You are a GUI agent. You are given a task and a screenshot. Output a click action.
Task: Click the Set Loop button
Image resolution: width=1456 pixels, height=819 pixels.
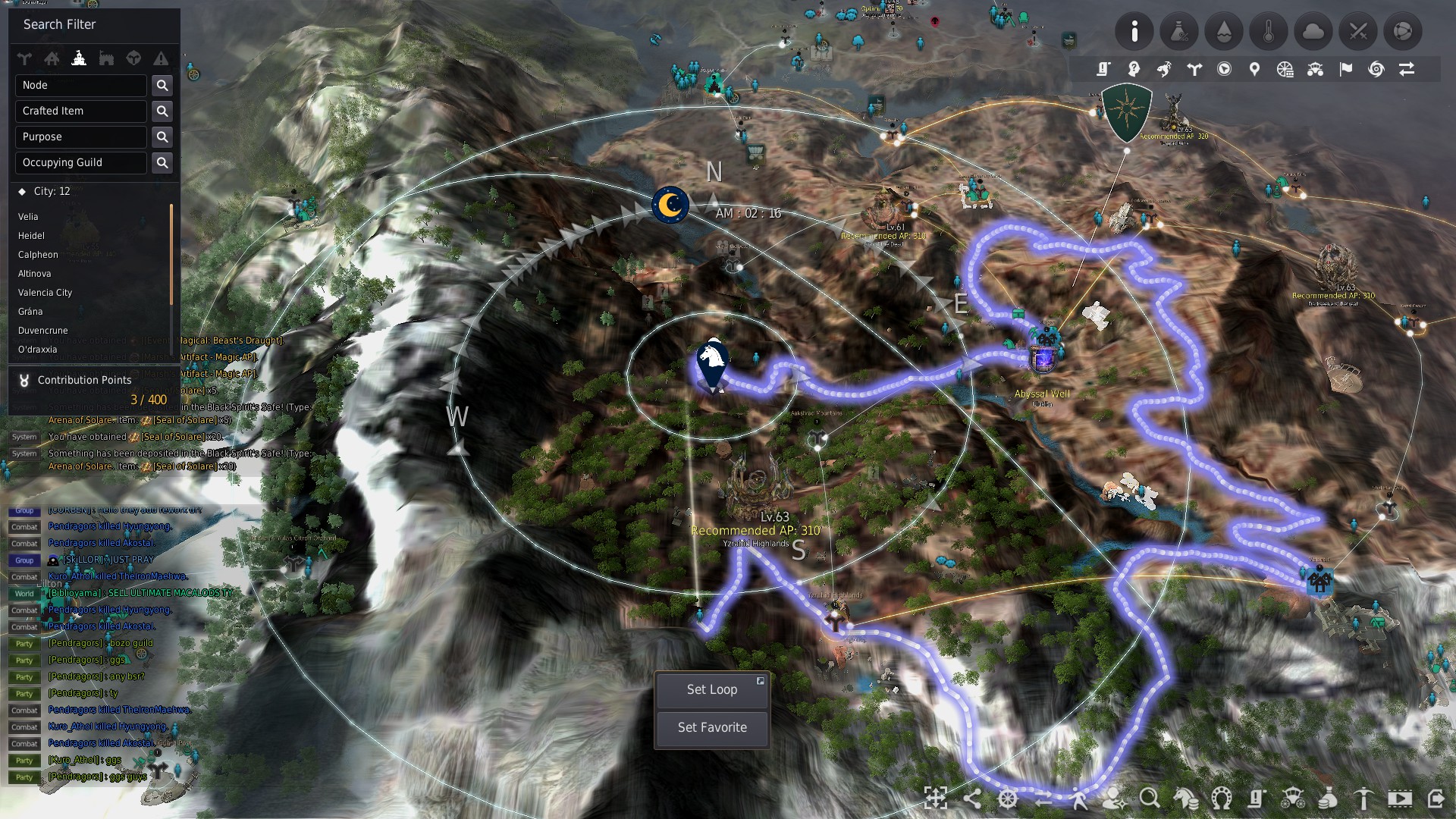coord(711,690)
